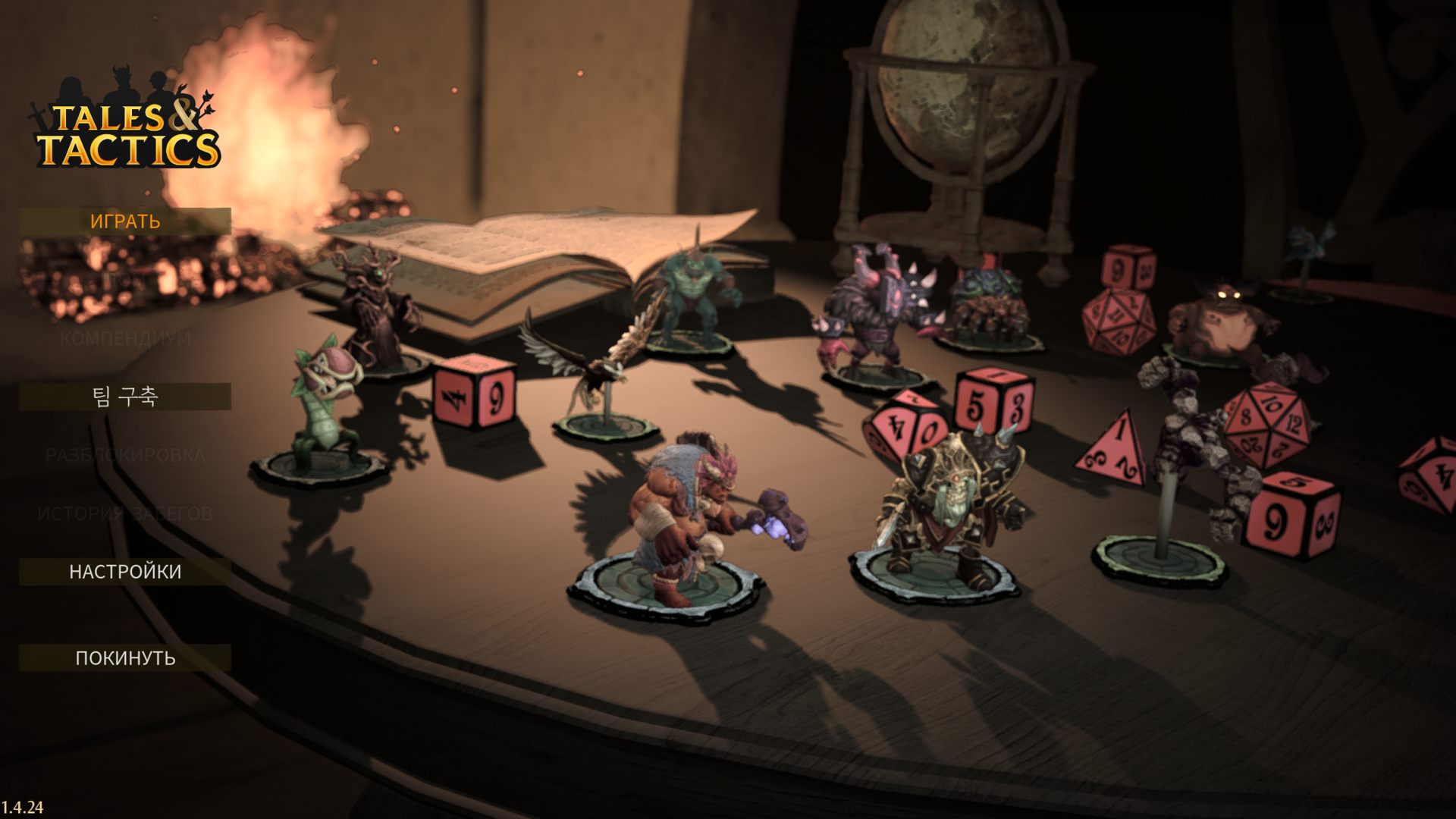Start the game with ИГРАТЬ
The width and height of the screenshot is (1456, 819).
tap(125, 221)
